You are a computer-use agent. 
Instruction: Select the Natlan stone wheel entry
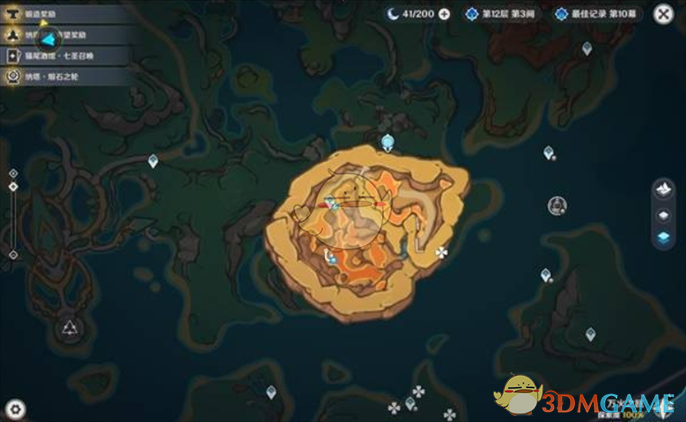point(50,75)
